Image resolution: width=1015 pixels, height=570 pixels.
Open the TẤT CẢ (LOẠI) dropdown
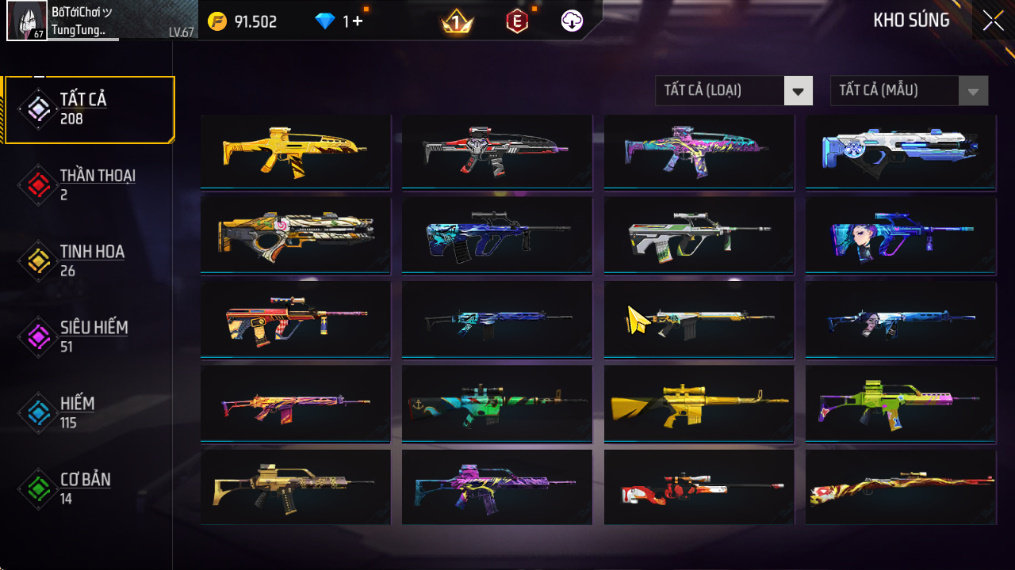(733, 91)
